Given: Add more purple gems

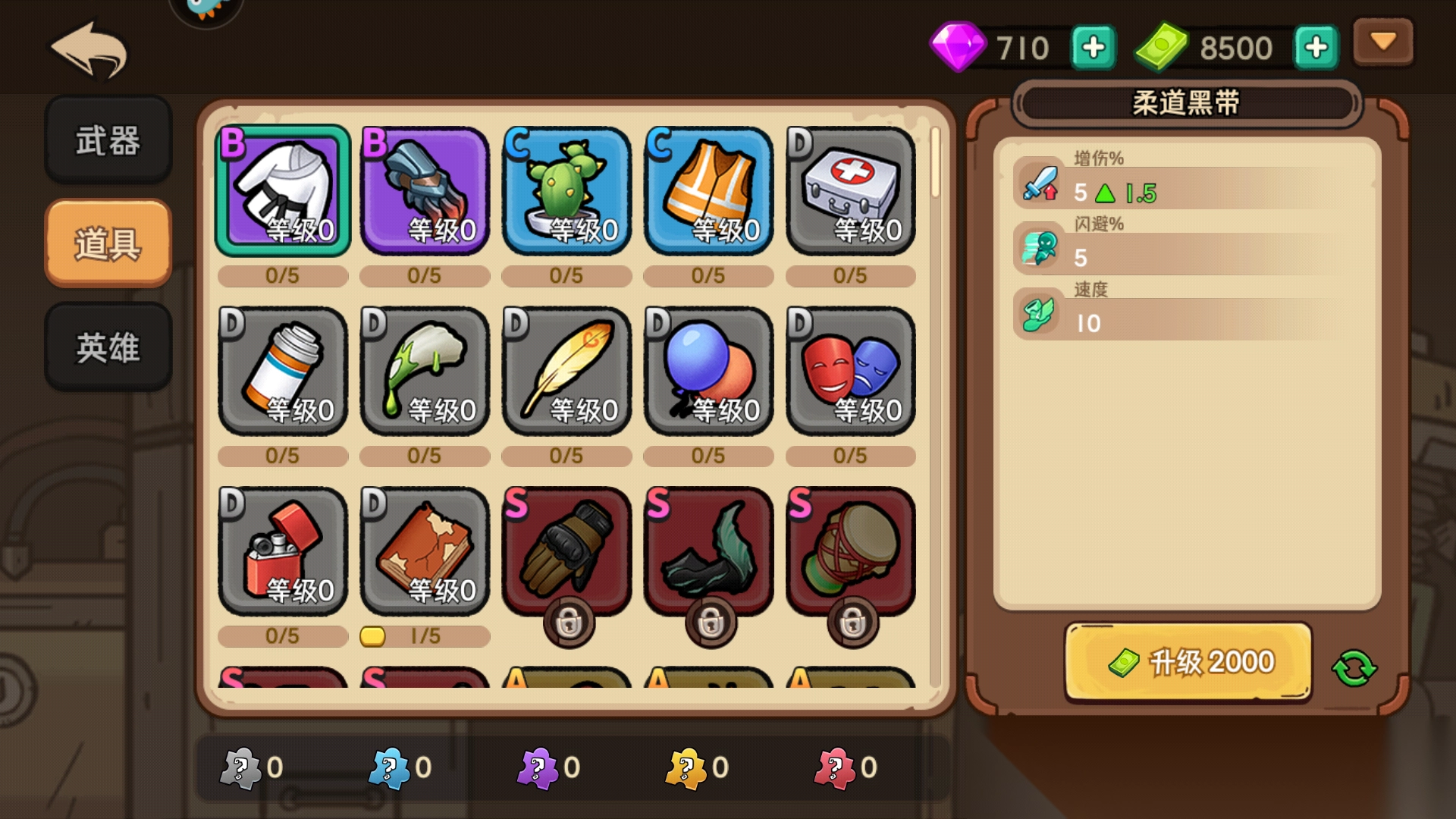Looking at the screenshot, I should click(x=1093, y=48).
